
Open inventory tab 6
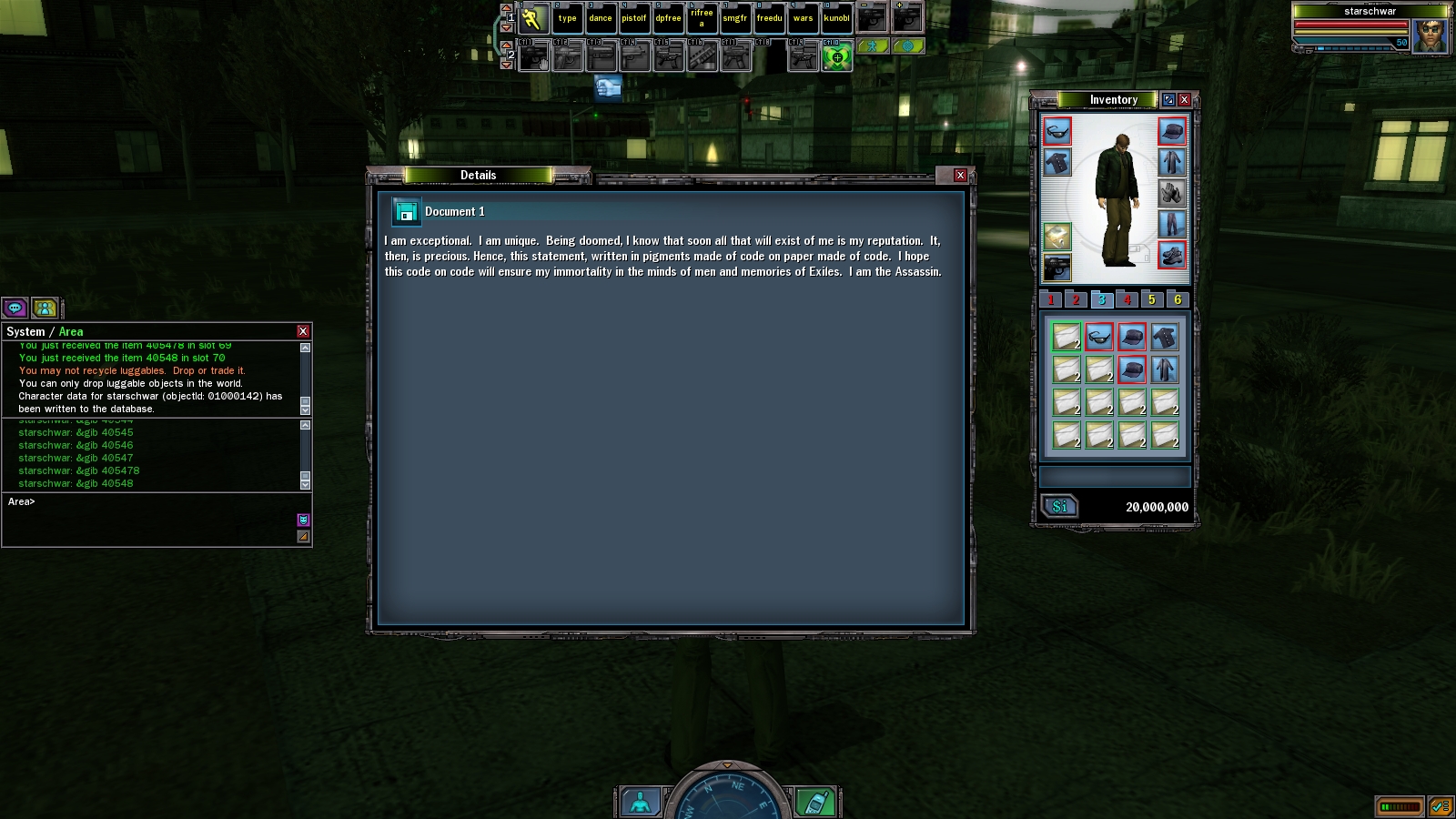pos(1178,299)
